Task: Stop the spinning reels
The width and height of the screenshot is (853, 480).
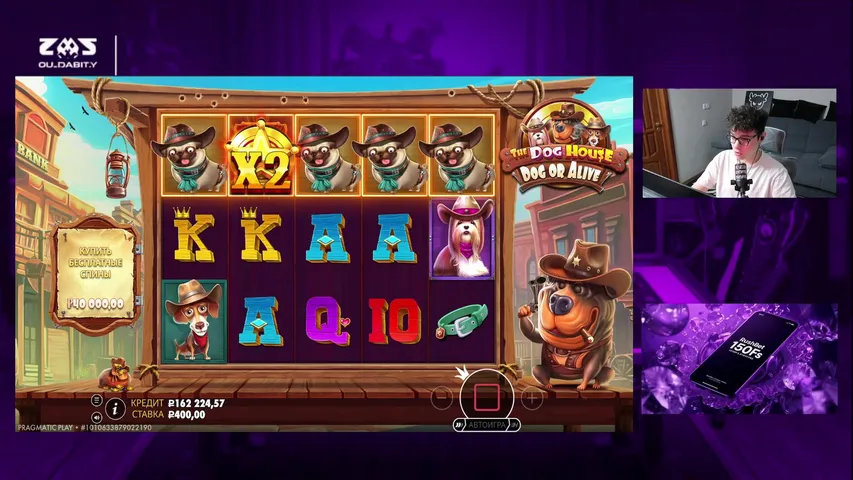Action: tap(486, 396)
